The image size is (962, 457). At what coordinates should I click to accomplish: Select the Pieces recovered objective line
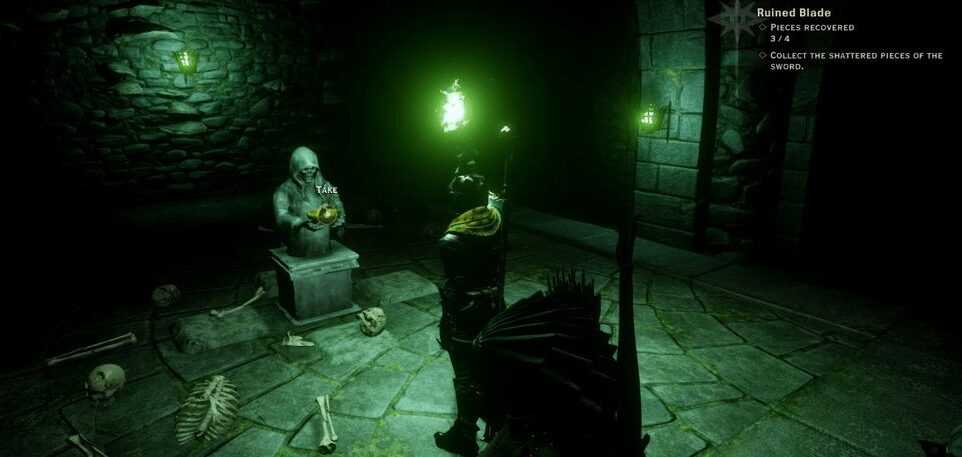pyautogui.click(x=812, y=28)
